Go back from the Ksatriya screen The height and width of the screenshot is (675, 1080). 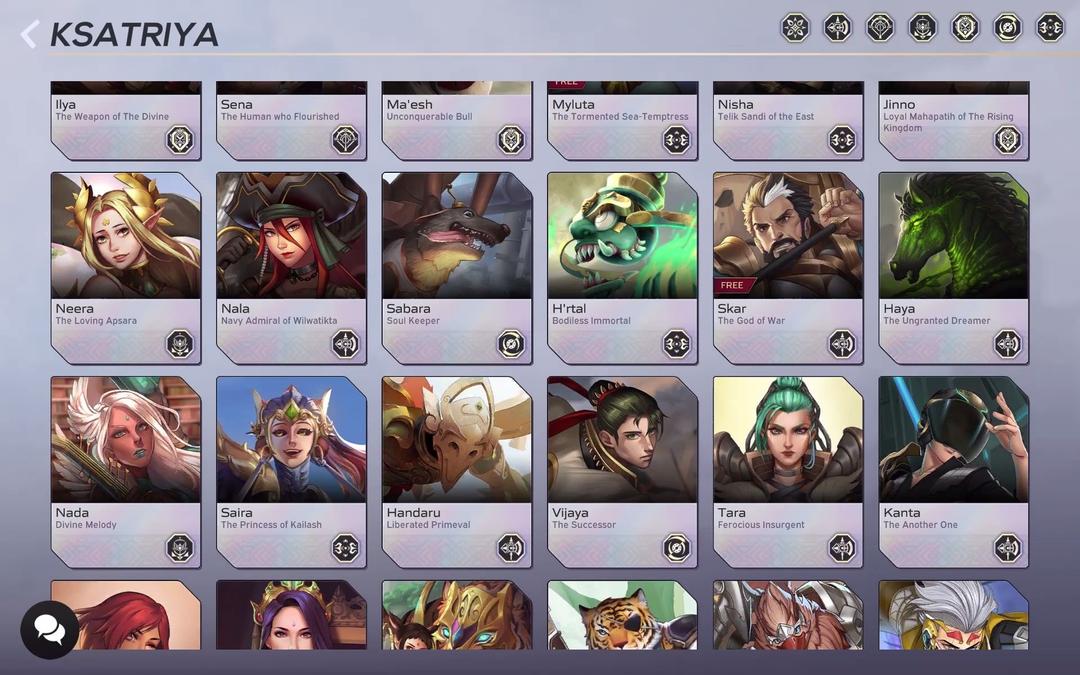29,35
